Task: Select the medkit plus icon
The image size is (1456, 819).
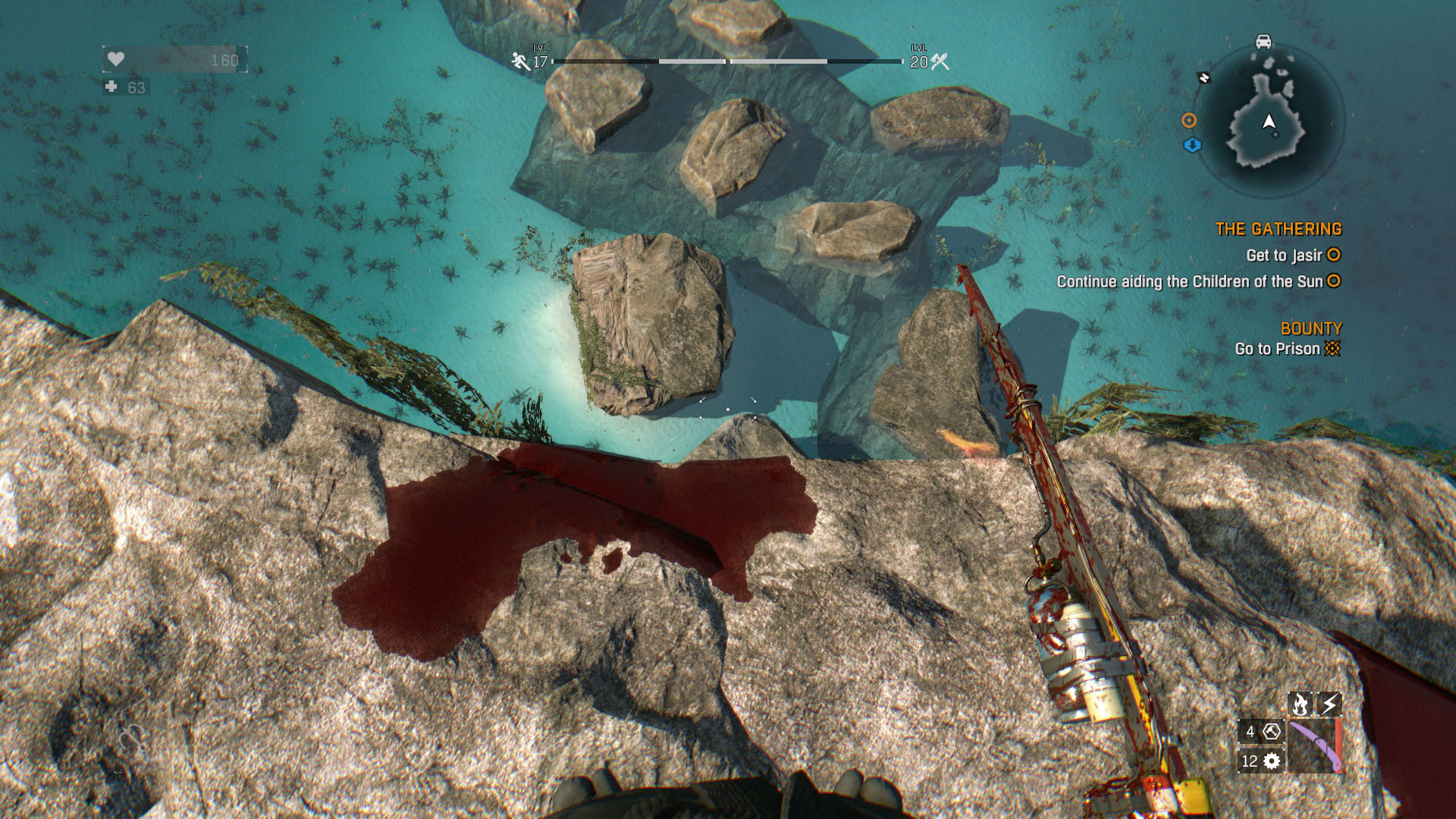Action: pos(111,87)
